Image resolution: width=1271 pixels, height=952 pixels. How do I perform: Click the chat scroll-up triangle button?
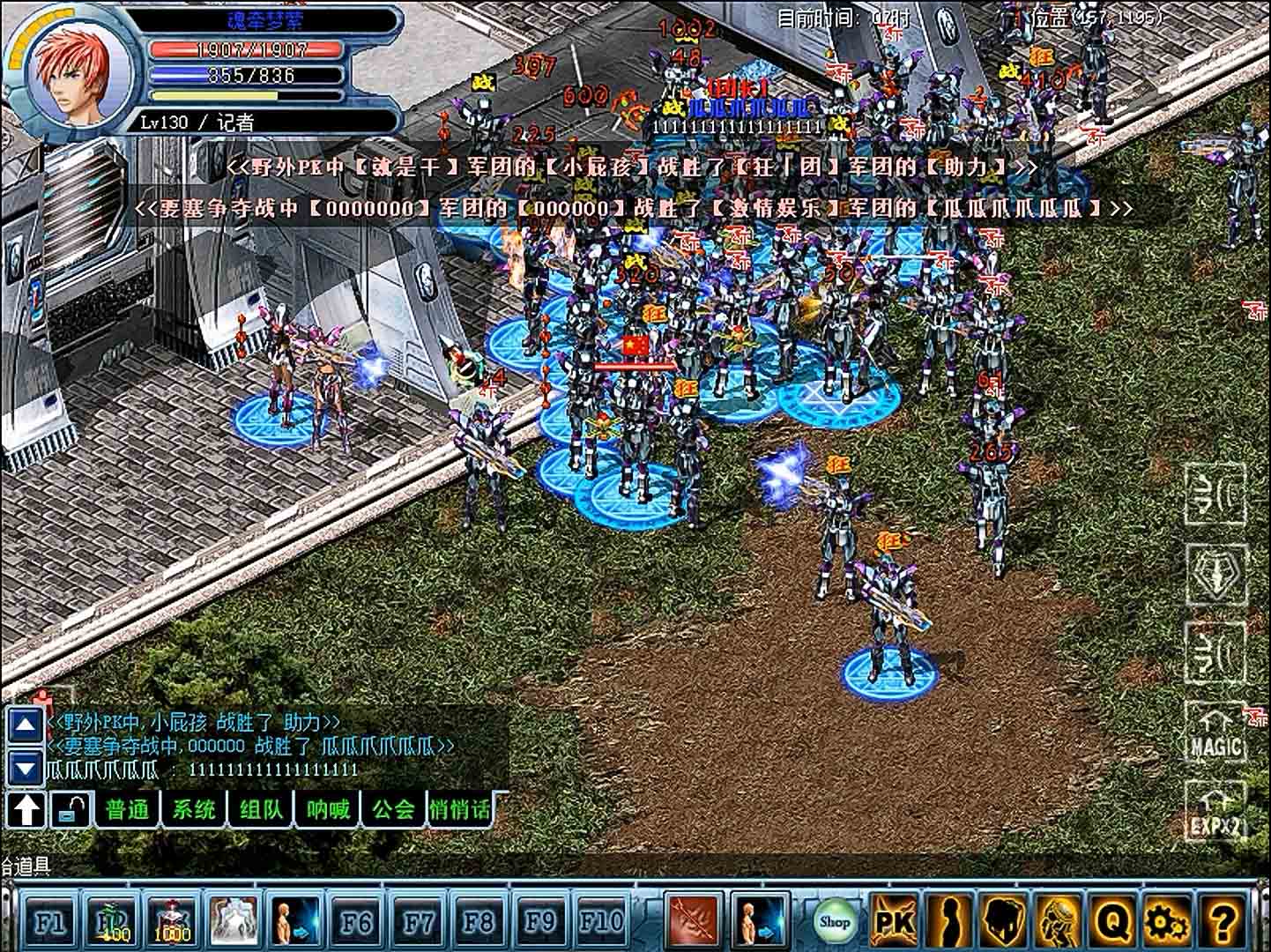click(25, 726)
